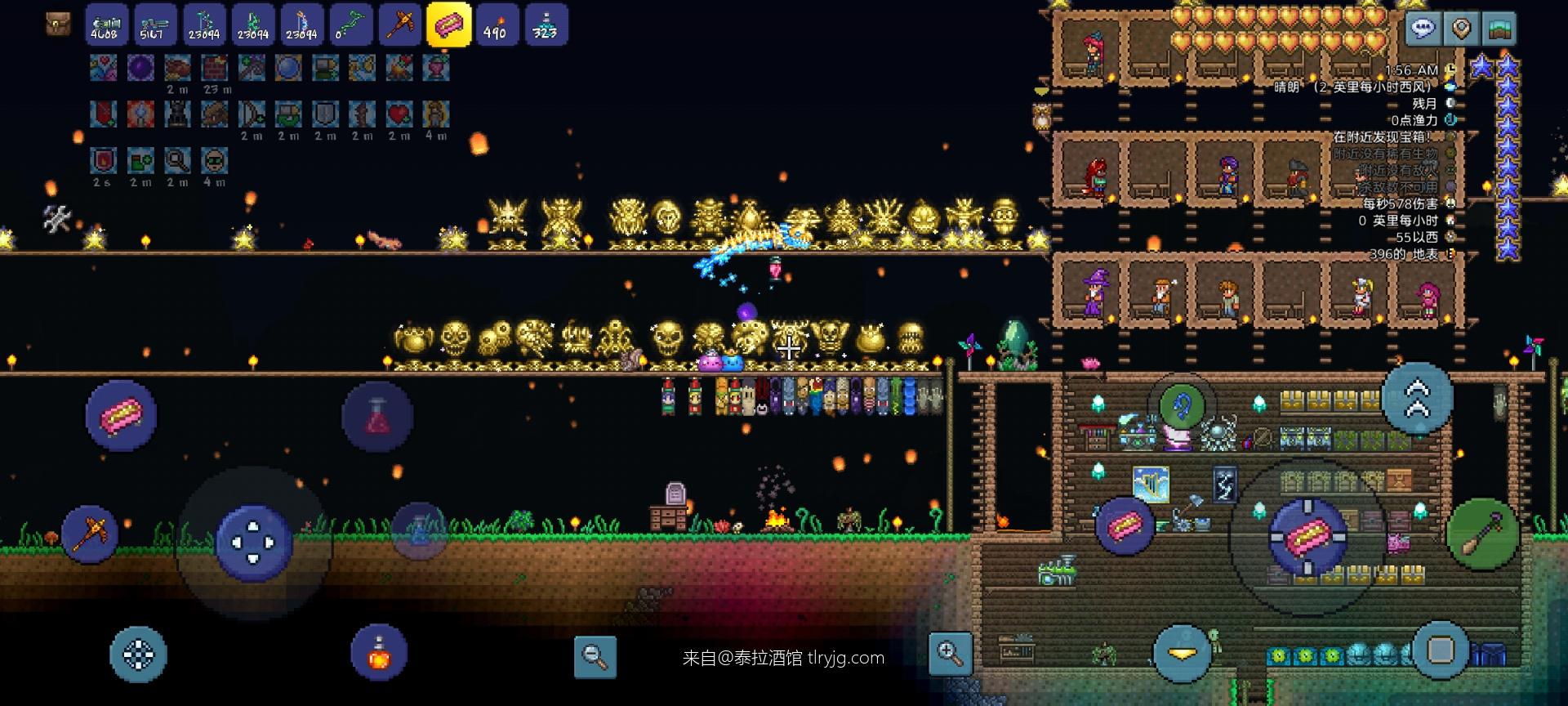
Task: Open the crossed wrench settings icon
Action: [56, 218]
